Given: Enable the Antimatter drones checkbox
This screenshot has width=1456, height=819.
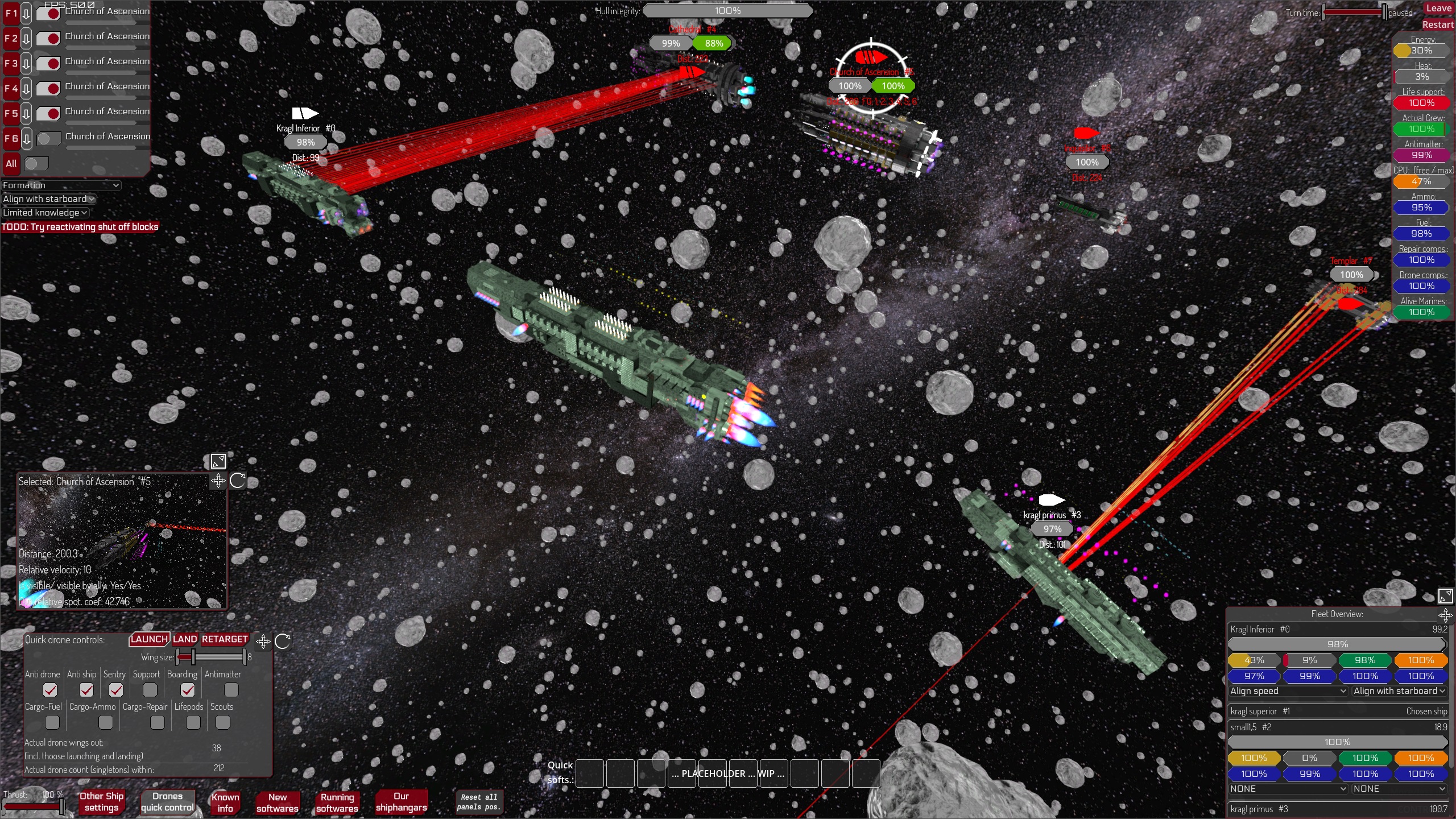Looking at the screenshot, I should pos(231,690).
